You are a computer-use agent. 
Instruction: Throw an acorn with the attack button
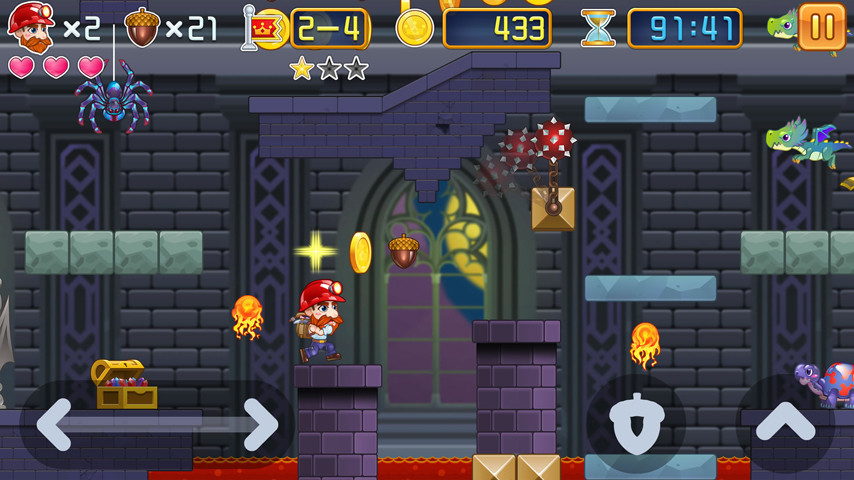[x=635, y=424]
